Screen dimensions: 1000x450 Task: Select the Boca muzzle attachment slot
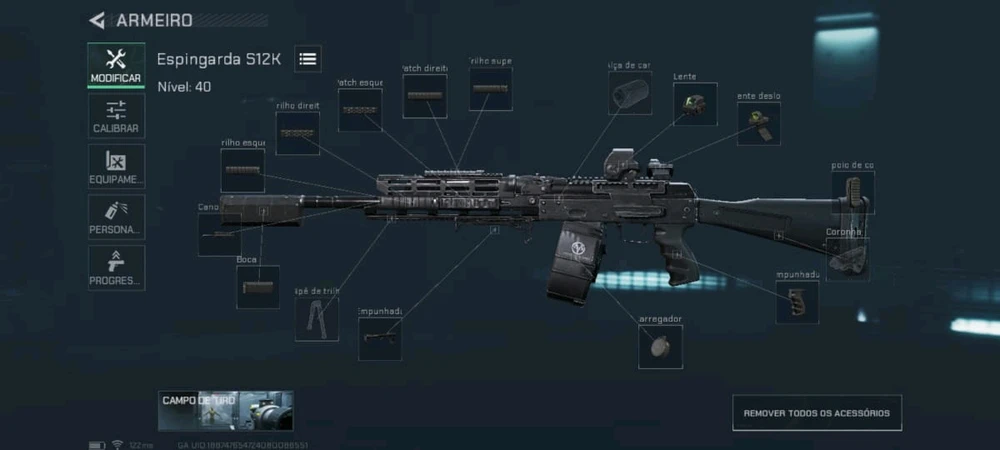tap(258, 287)
